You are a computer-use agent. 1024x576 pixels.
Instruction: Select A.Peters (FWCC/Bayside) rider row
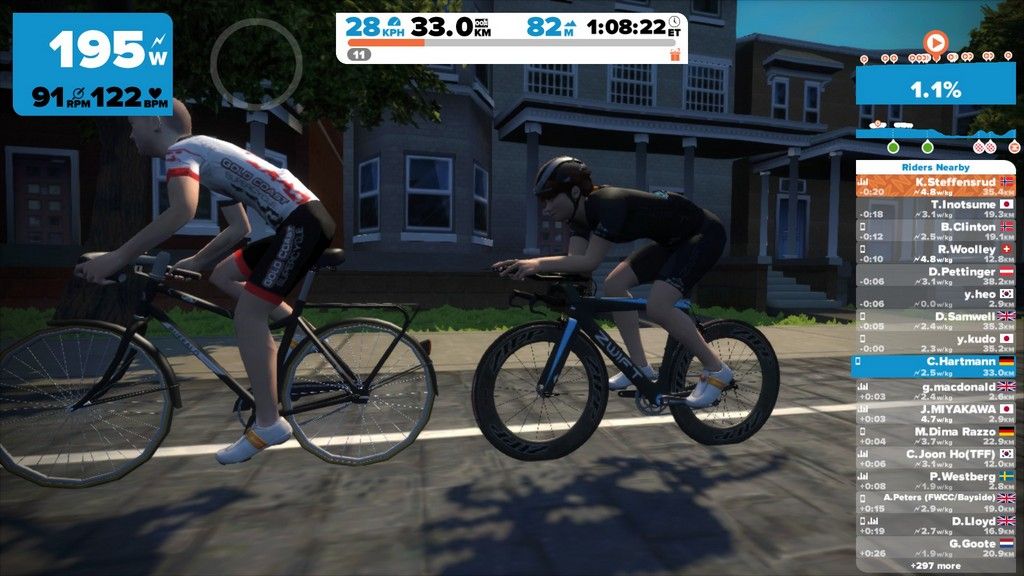pyautogui.click(x=935, y=502)
